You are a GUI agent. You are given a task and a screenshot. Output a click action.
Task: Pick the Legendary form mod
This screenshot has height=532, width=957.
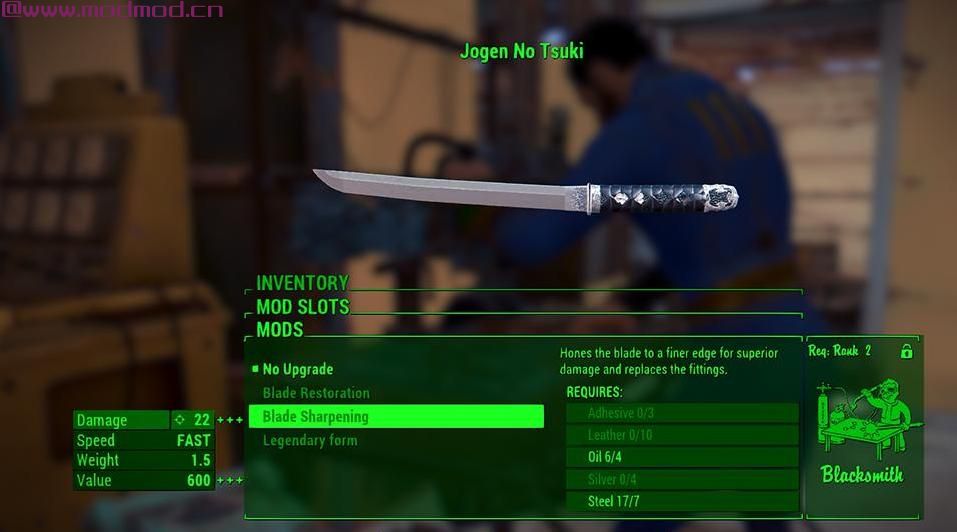[310, 440]
